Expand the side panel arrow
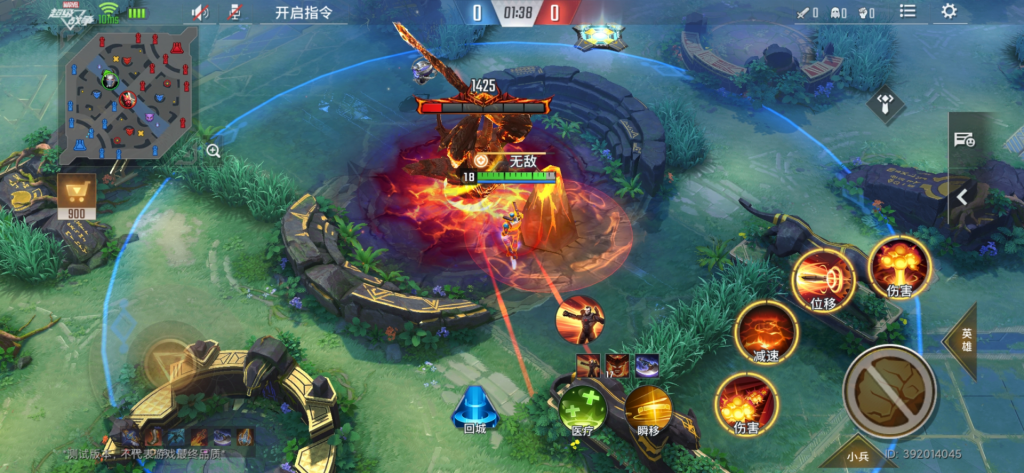1024x473 pixels. (x=961, y=197)
